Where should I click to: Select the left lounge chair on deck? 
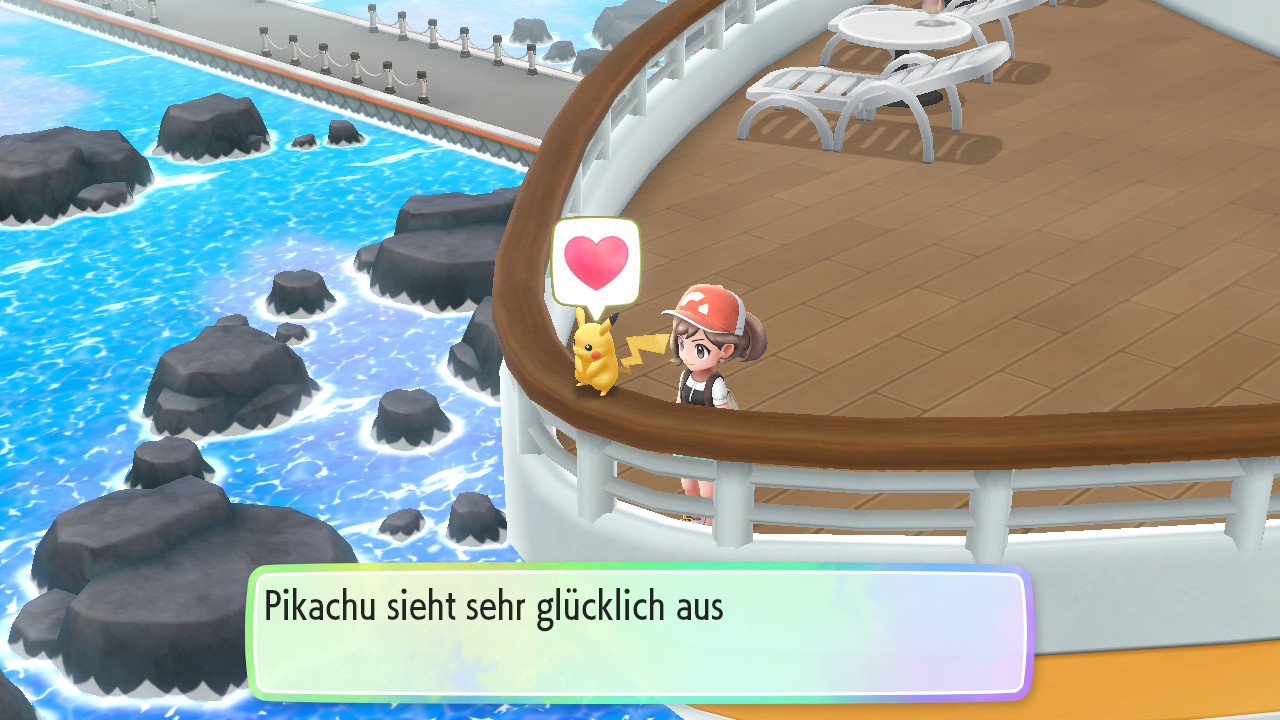[x=830, y=90]
